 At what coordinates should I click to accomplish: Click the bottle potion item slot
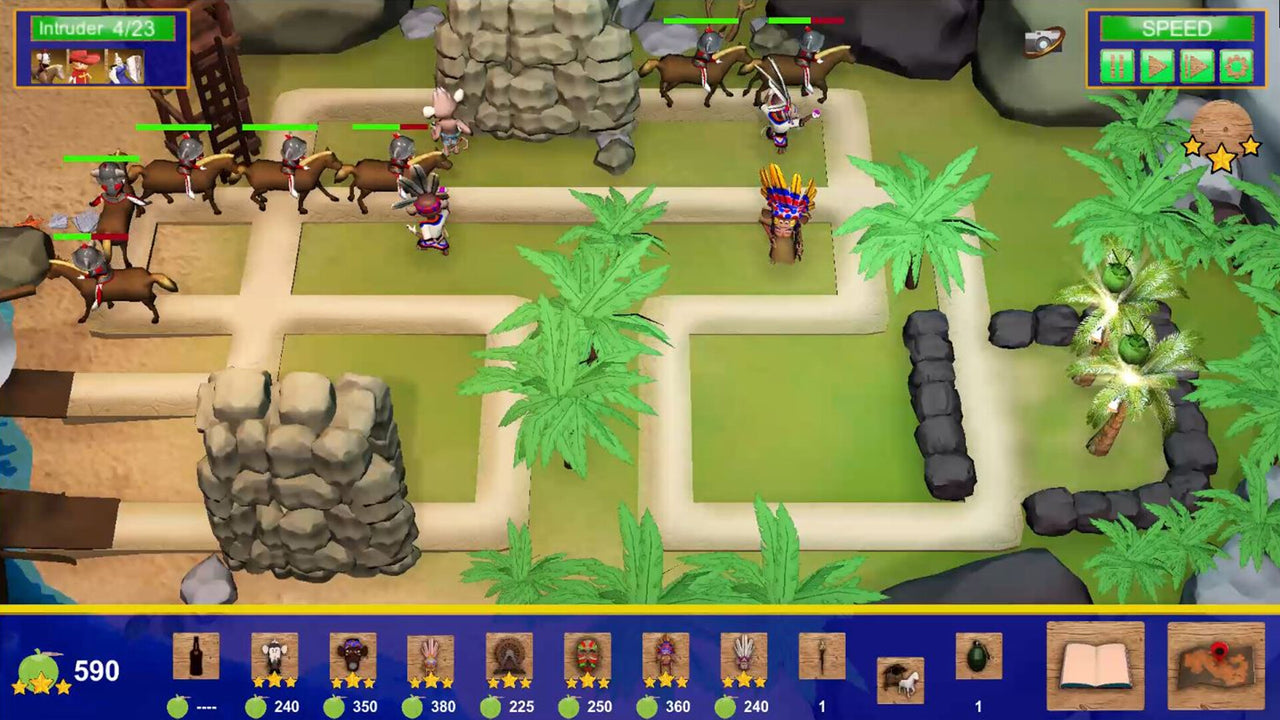pos(197,655)
